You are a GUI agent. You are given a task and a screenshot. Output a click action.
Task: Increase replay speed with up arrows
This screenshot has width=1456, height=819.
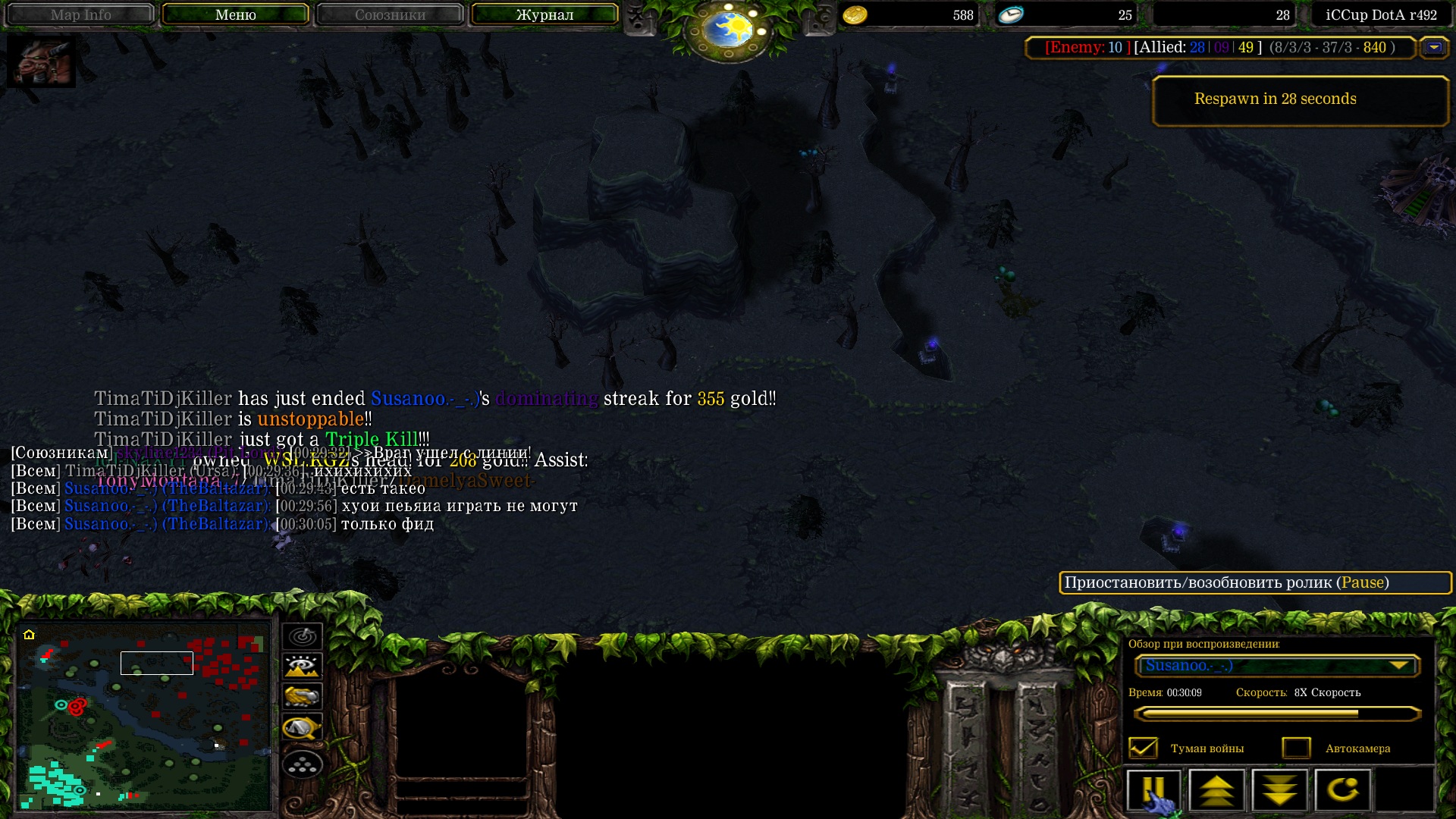pyautogui.click(x=1216, y=790)
